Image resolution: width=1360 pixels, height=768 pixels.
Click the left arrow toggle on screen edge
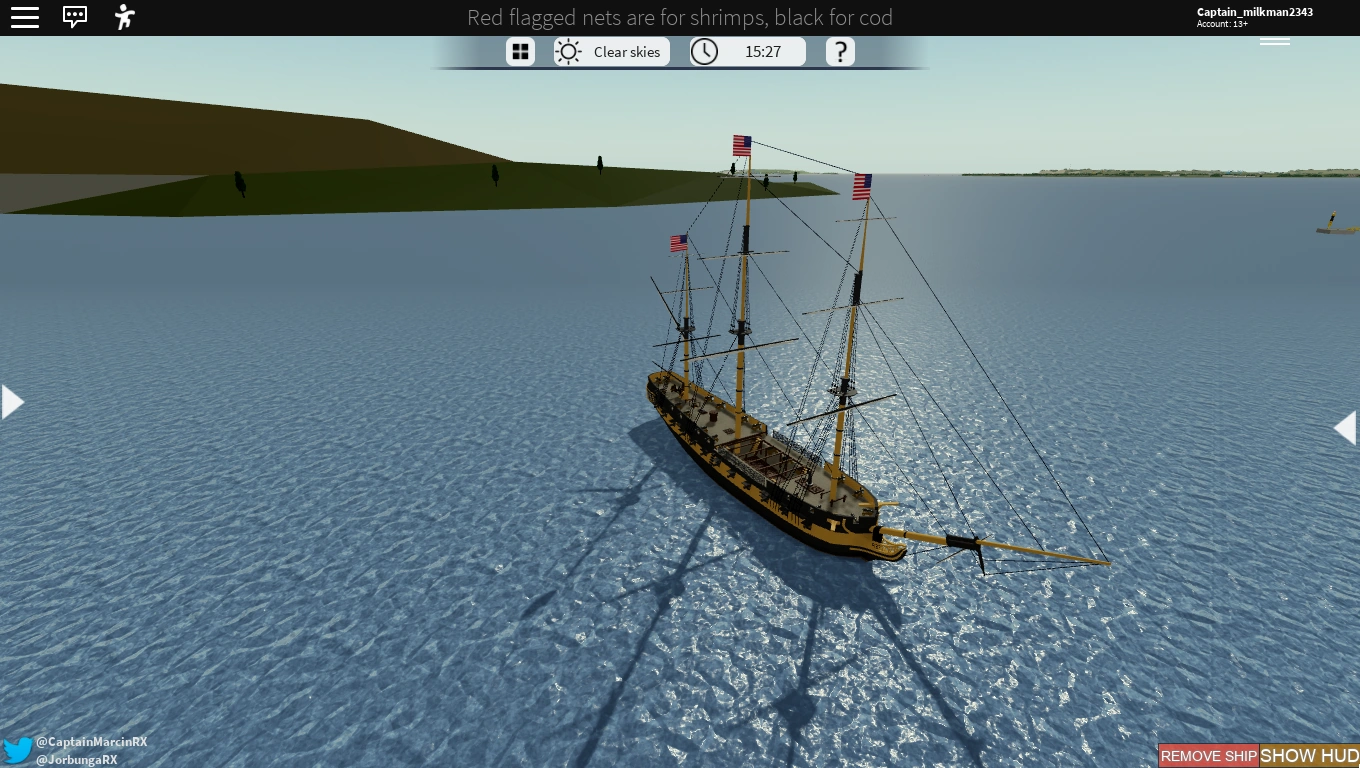pos(12,401)
